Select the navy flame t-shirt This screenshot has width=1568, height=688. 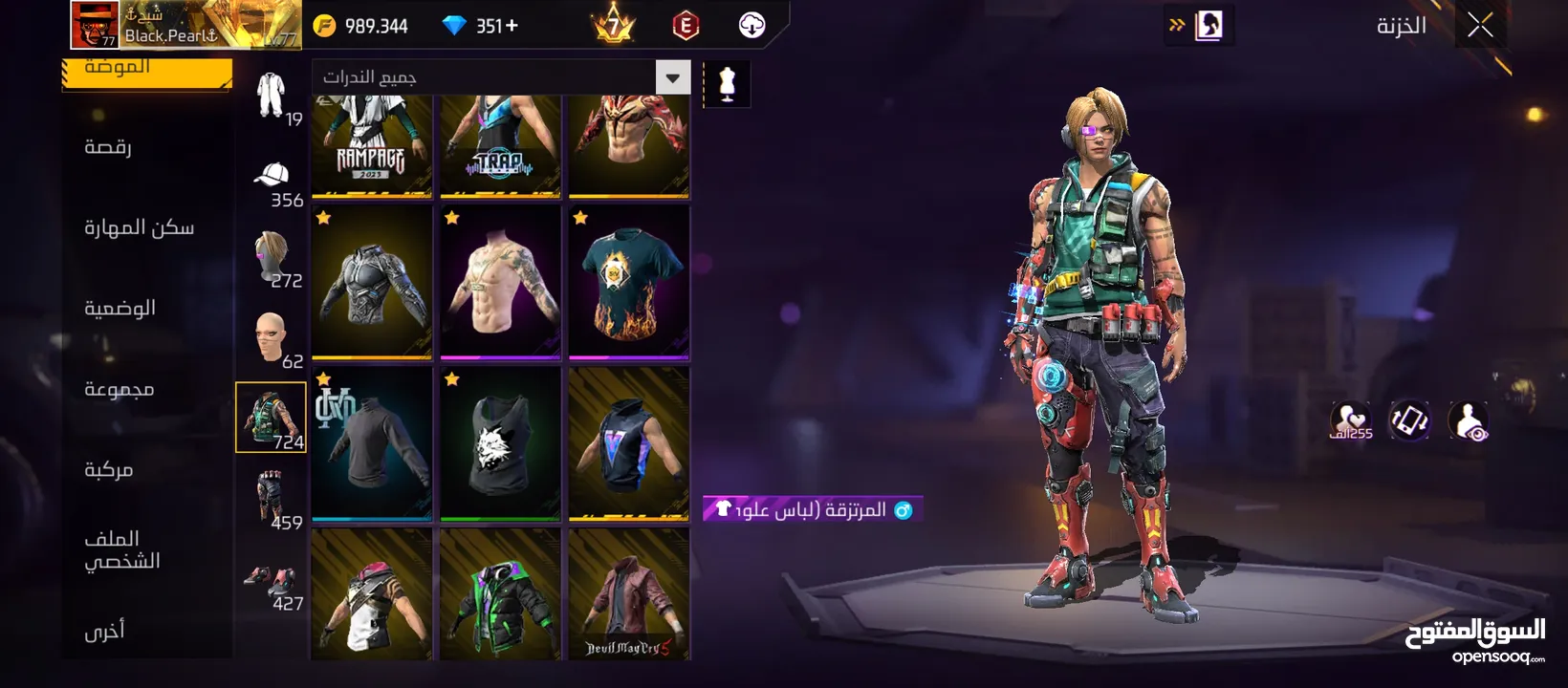(x=628, y=283)
